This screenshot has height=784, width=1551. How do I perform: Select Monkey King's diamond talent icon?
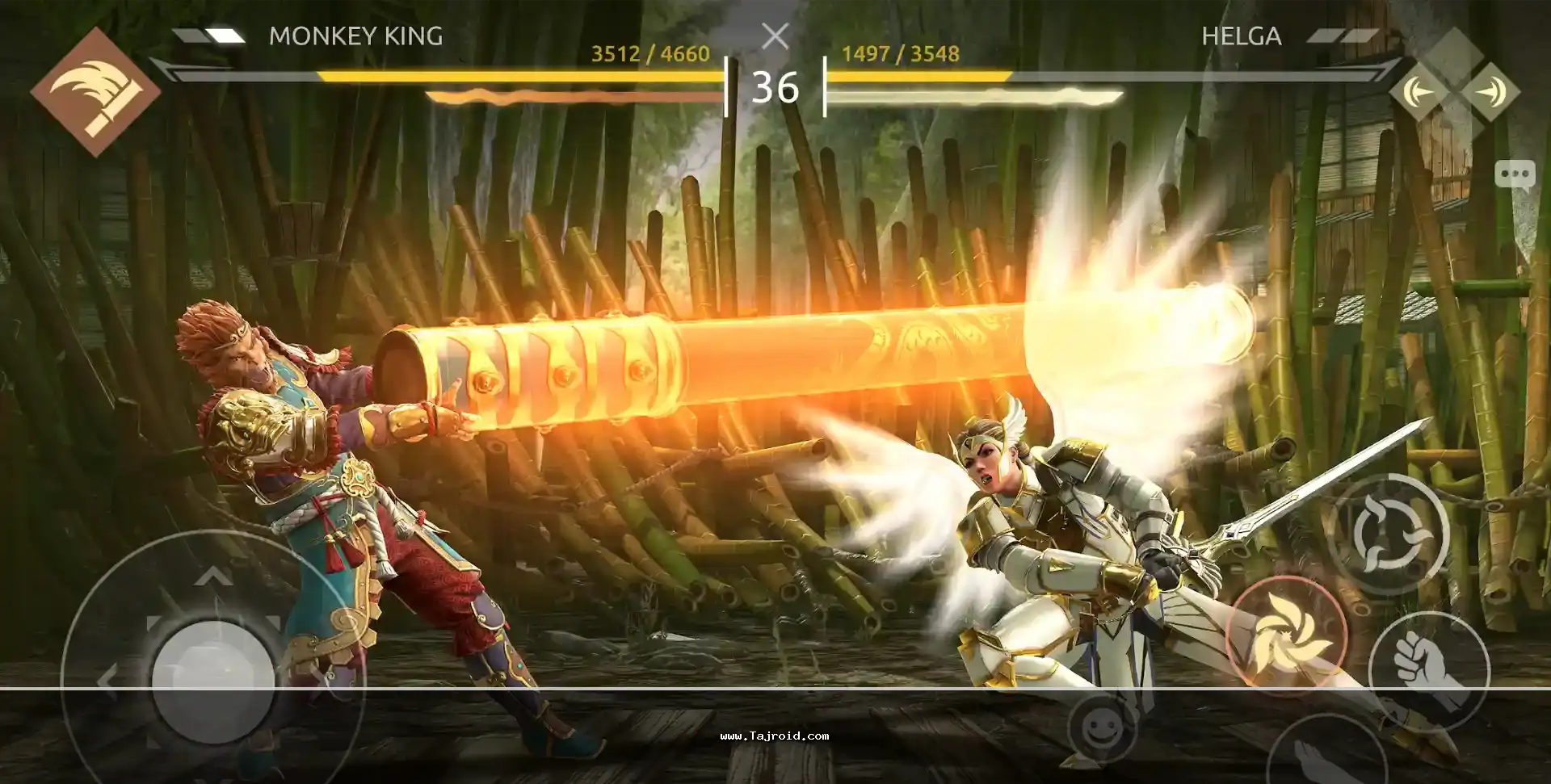click(x=95, y=90)
